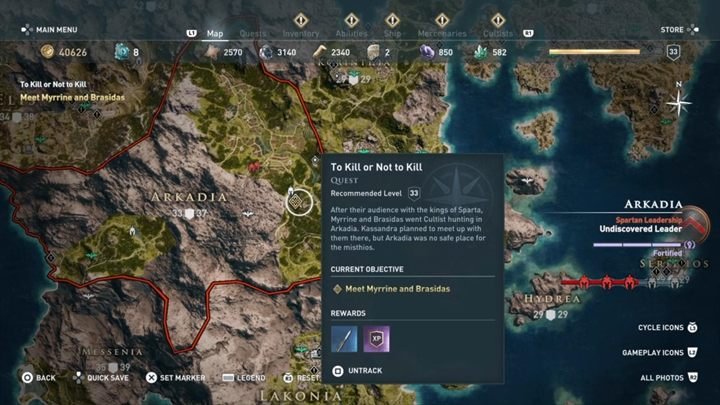This screenshot has height=405, width=720.
Task: Go Back from the map screen
Action: click(x=40, y=378)
